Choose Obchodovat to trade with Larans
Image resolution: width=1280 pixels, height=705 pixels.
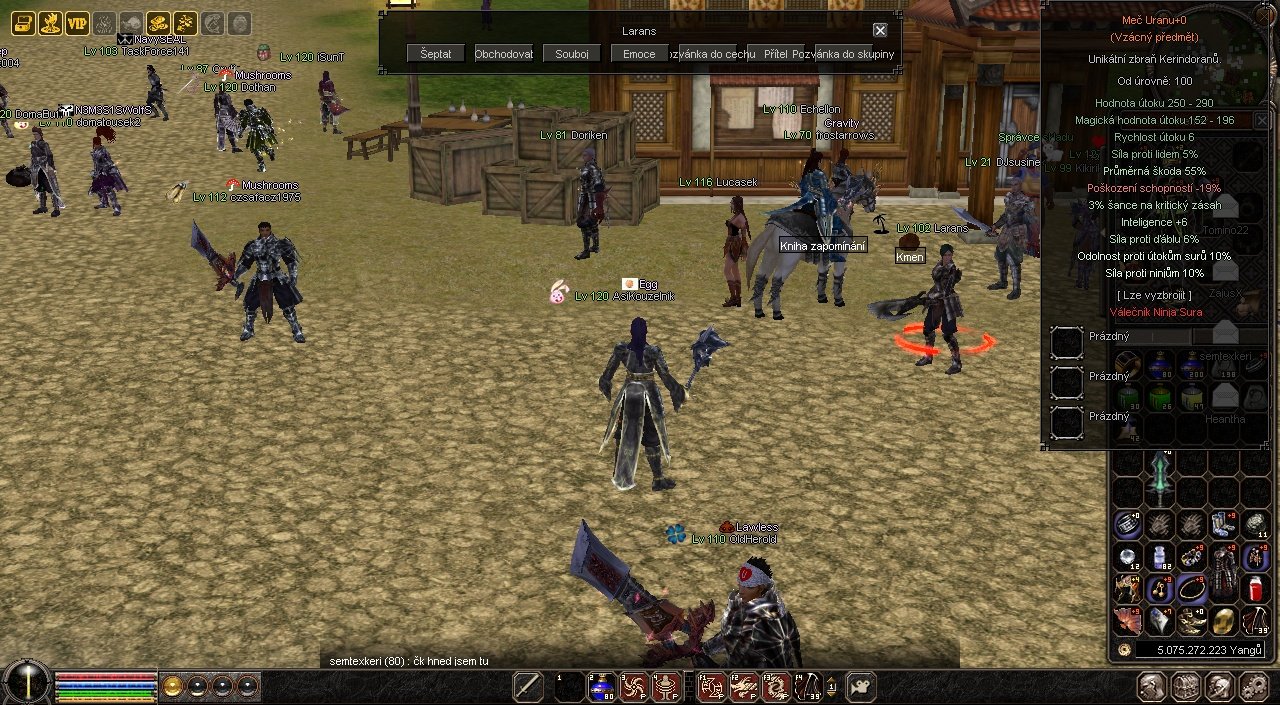point(503,54)
